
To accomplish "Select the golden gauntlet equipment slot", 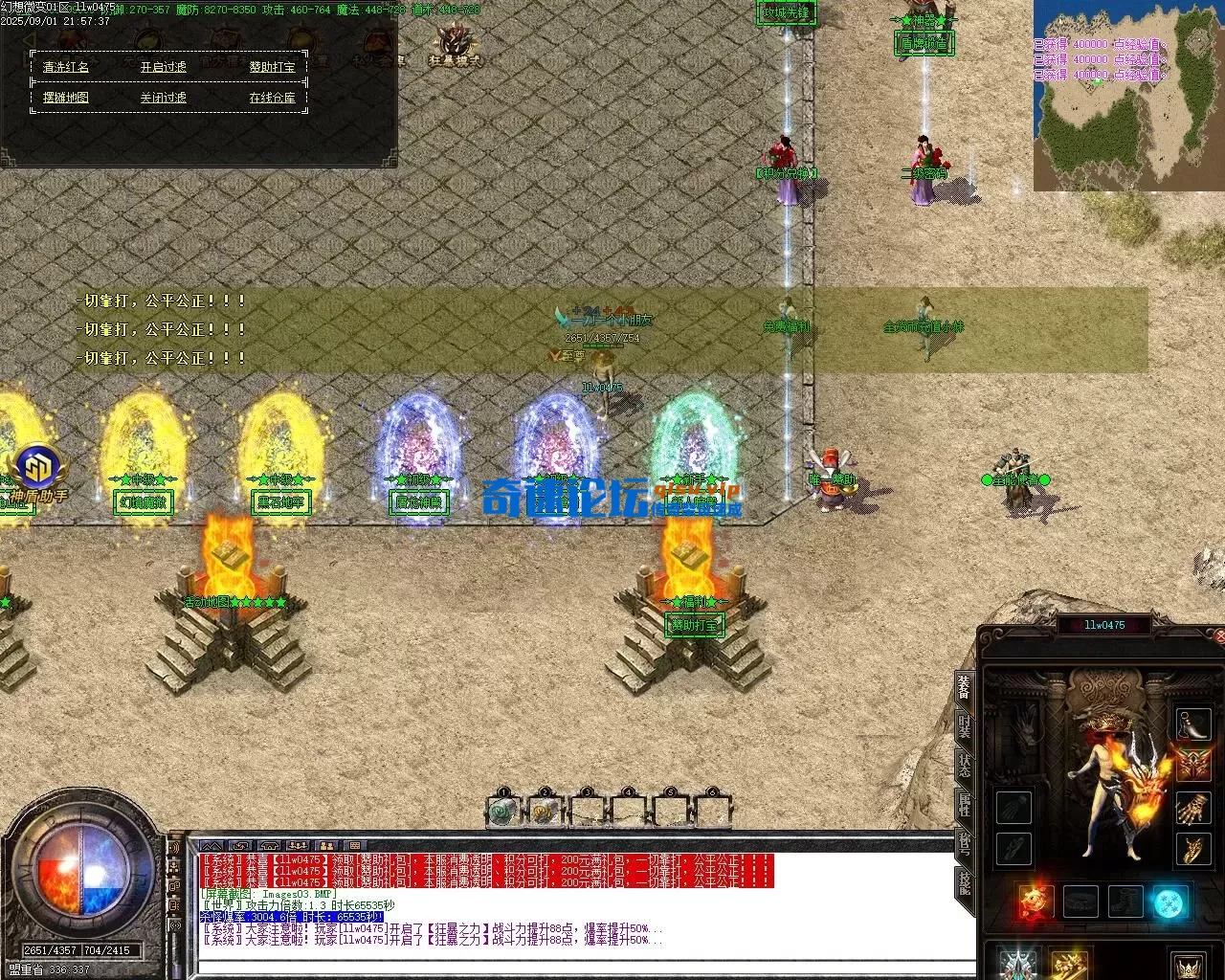I will click(x=1192, y=809).
